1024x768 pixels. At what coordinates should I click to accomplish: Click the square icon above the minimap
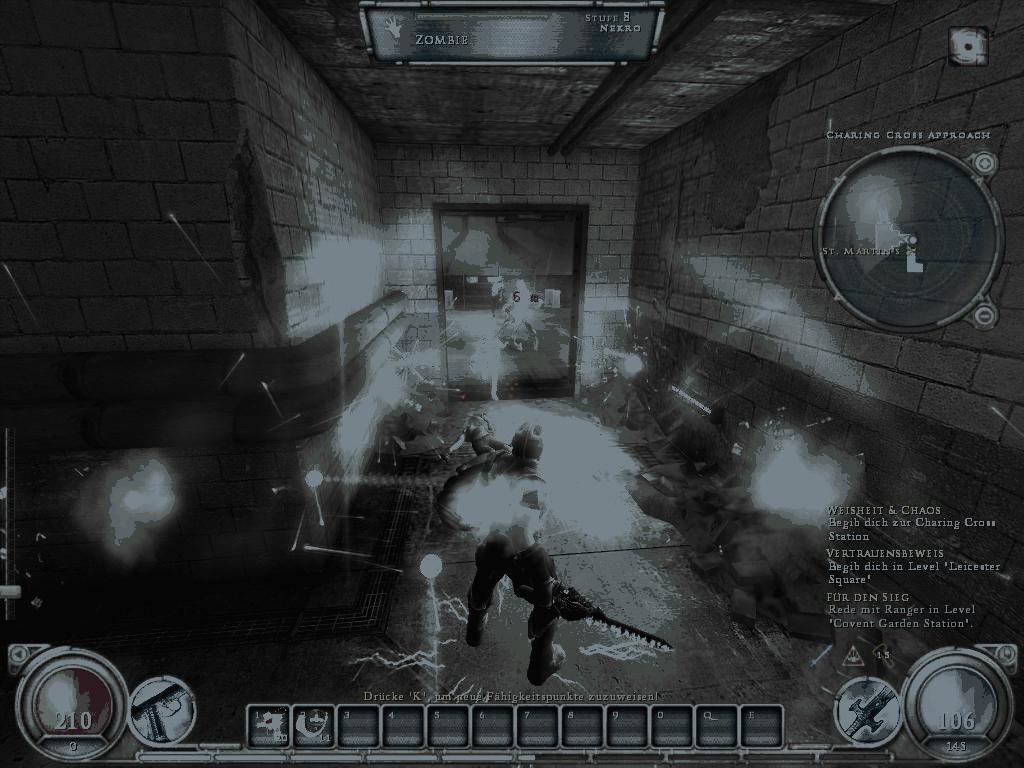click(x=968, y=45)
